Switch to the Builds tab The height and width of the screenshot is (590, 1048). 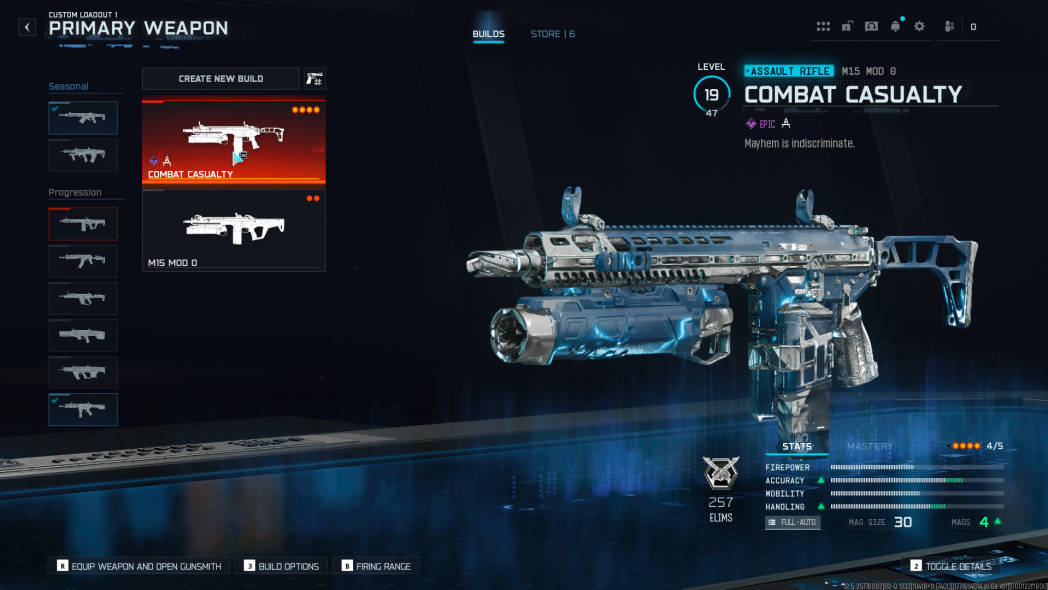[x=488, y=34]
